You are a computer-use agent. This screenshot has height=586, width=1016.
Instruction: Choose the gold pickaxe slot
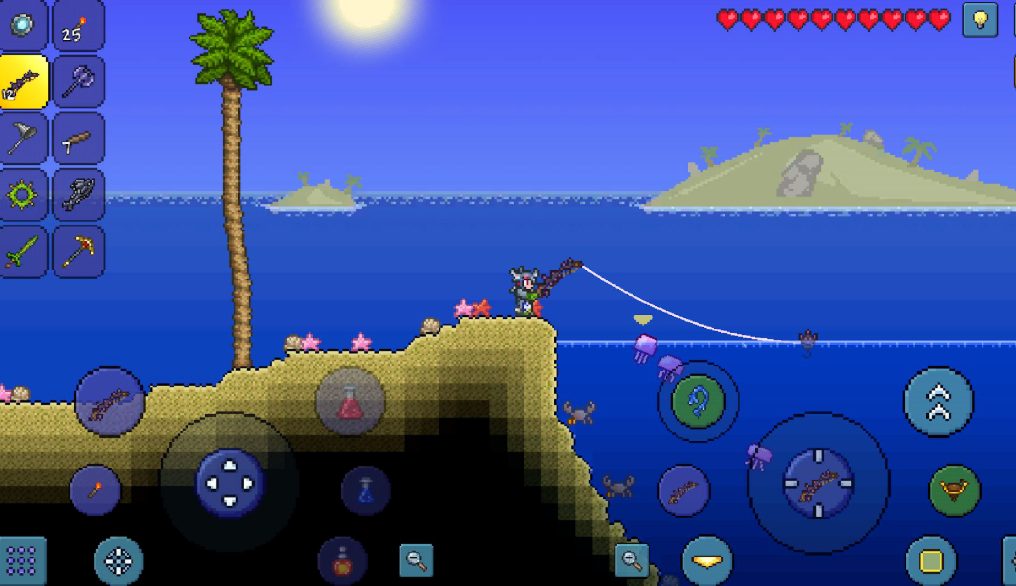(x=78, y=250)
